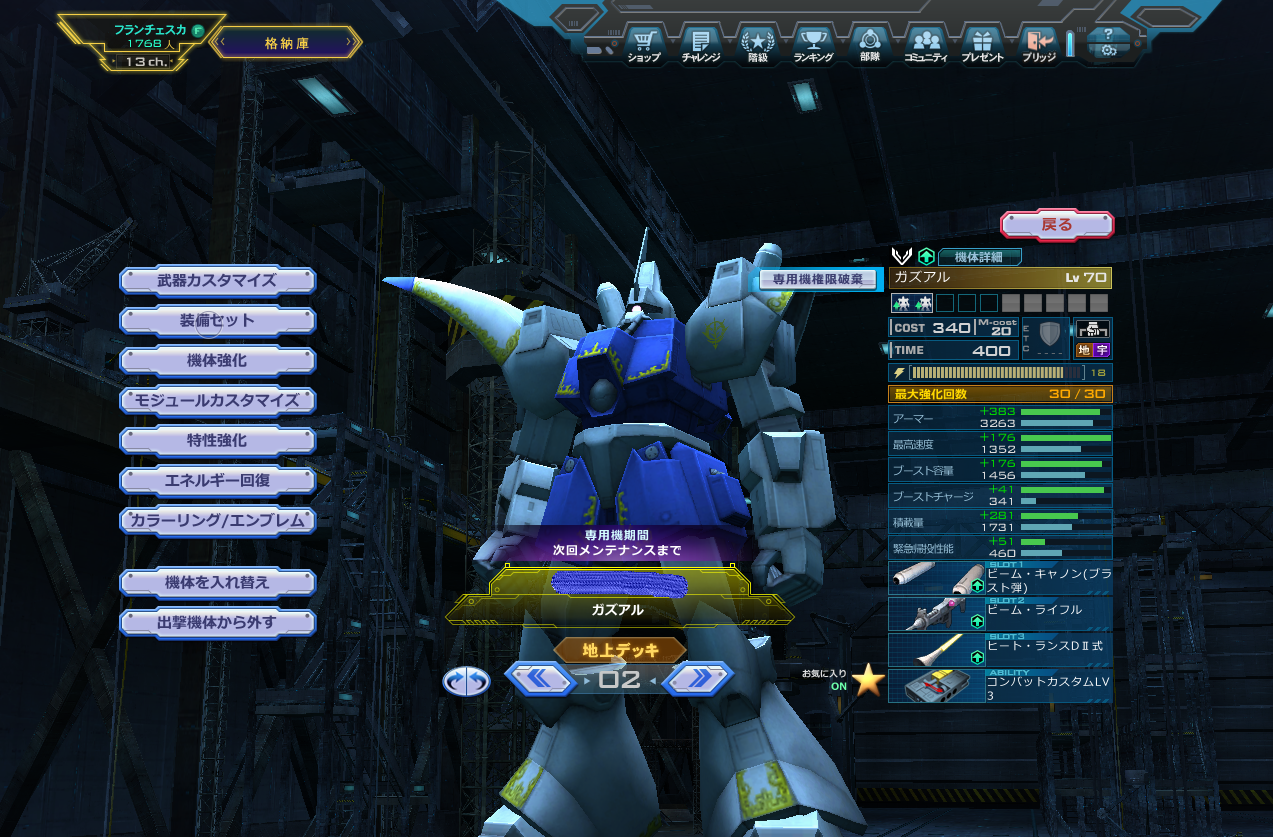Return to the ブリッジ bridge
The height and width of the screenshot is (837, 1273).
pos(1038,45)
